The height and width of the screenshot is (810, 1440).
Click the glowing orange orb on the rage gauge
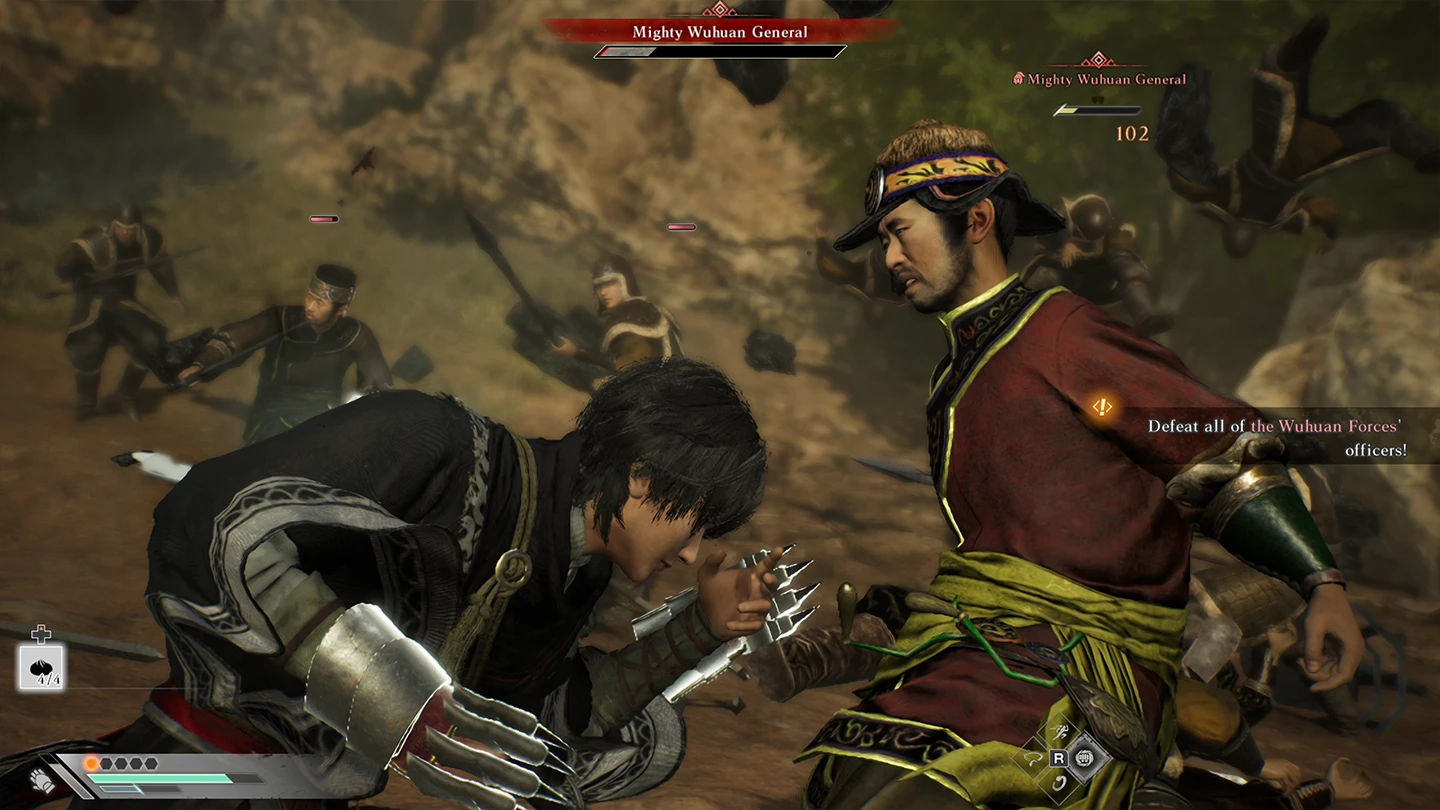click(x=92, y=763)
